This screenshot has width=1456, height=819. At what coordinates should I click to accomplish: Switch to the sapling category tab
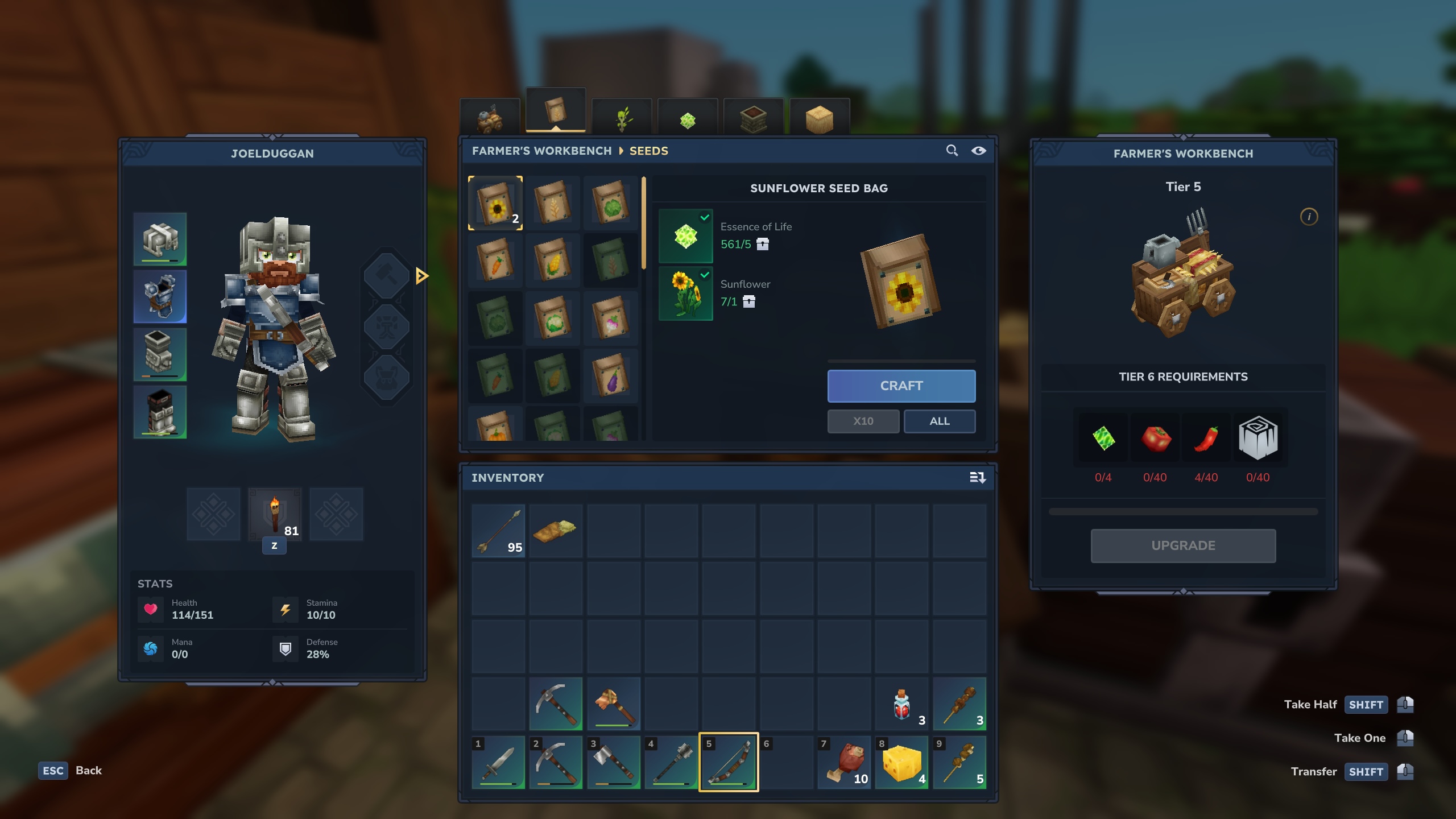622,118
